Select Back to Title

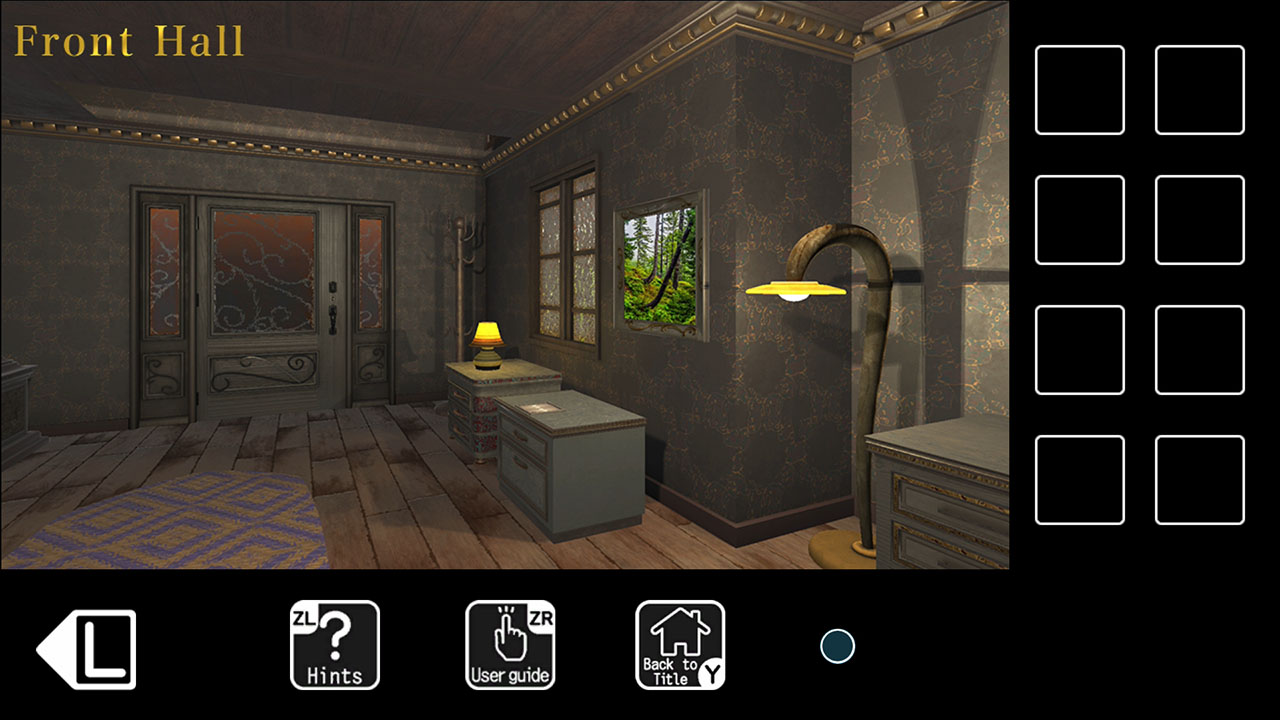pos(680,645)
